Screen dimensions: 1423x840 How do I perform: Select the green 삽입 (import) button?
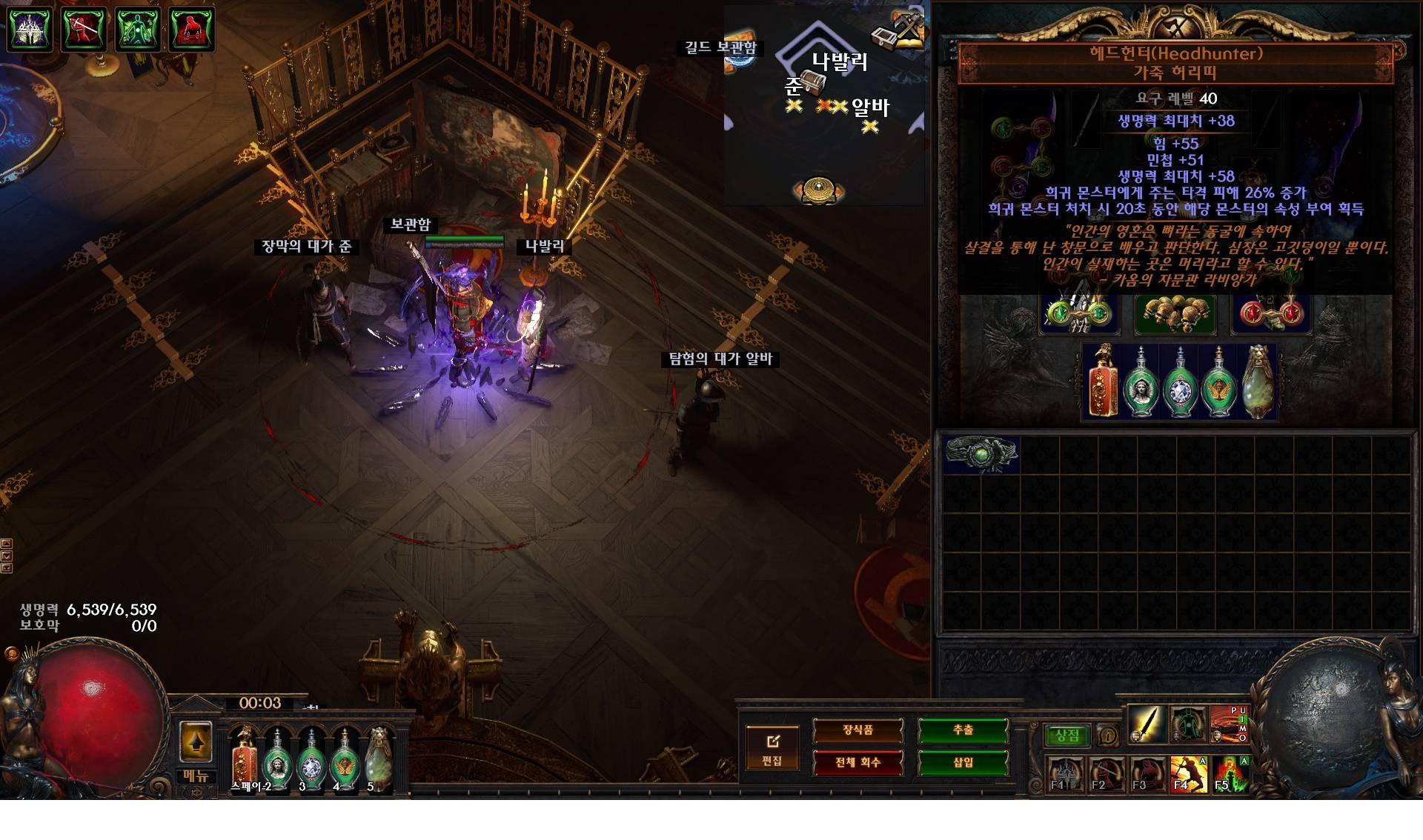[963, 762]
